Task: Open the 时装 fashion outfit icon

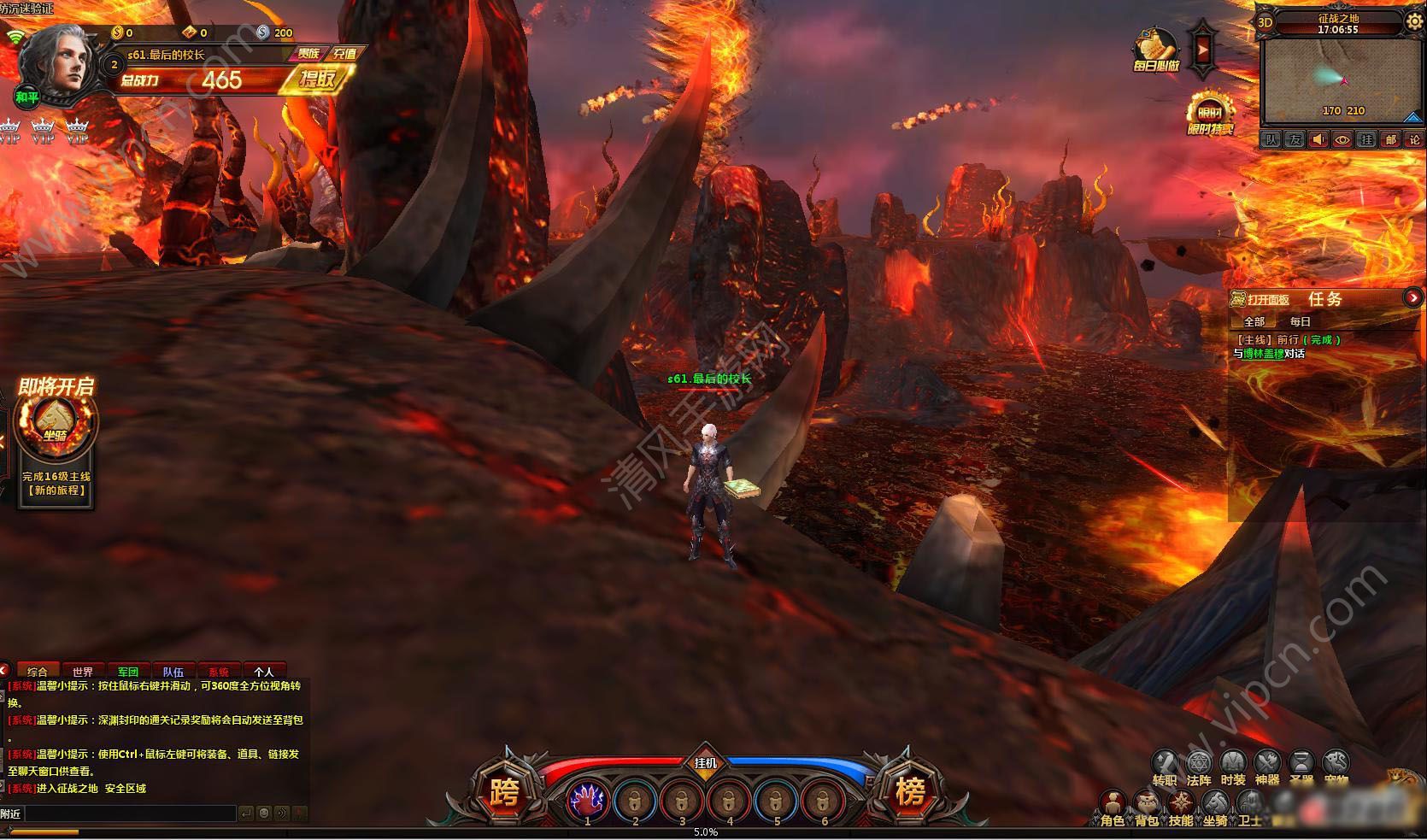Action: pyautogui.click(x=1233, y=765)
